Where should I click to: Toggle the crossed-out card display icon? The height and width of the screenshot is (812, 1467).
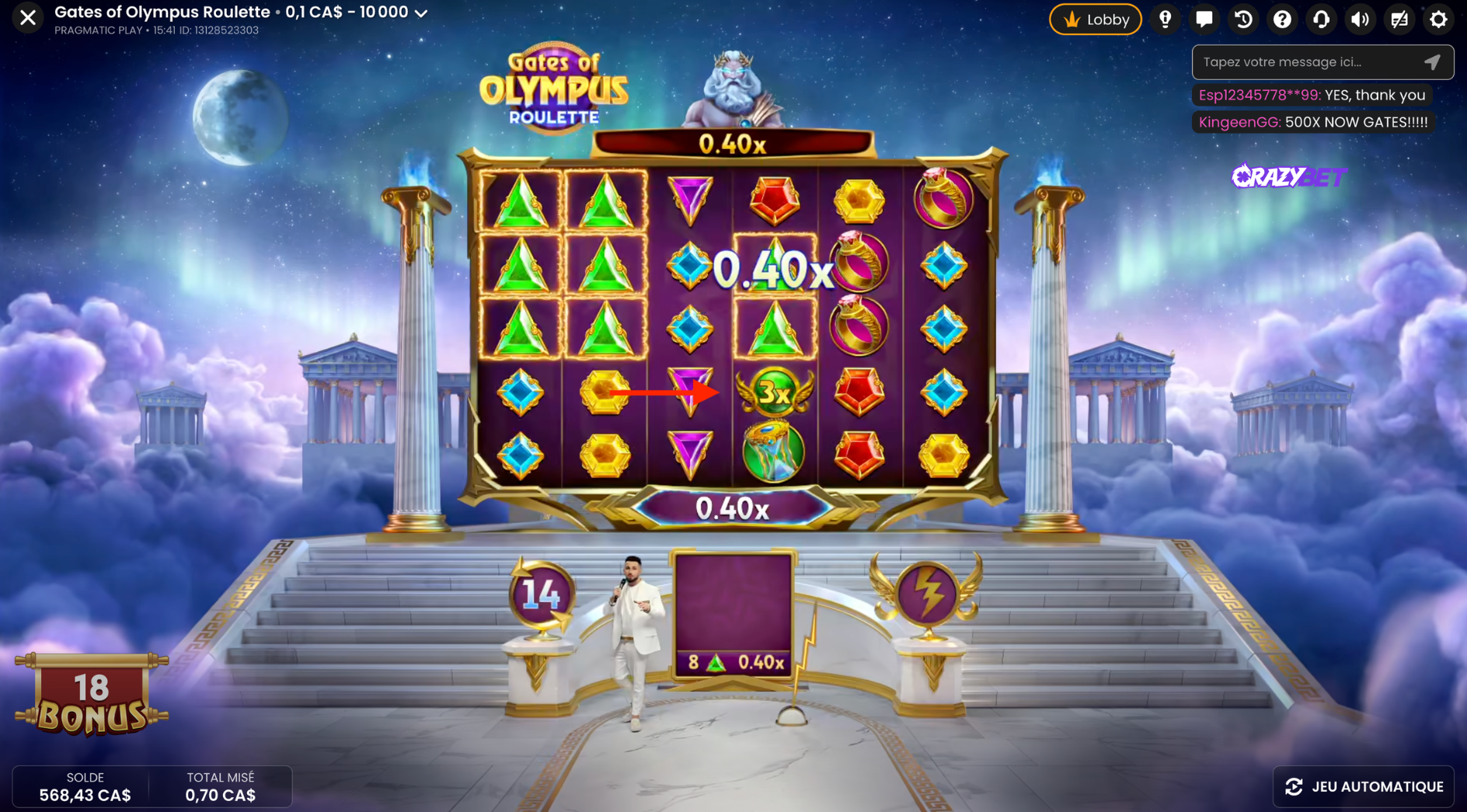(1399, 19)
